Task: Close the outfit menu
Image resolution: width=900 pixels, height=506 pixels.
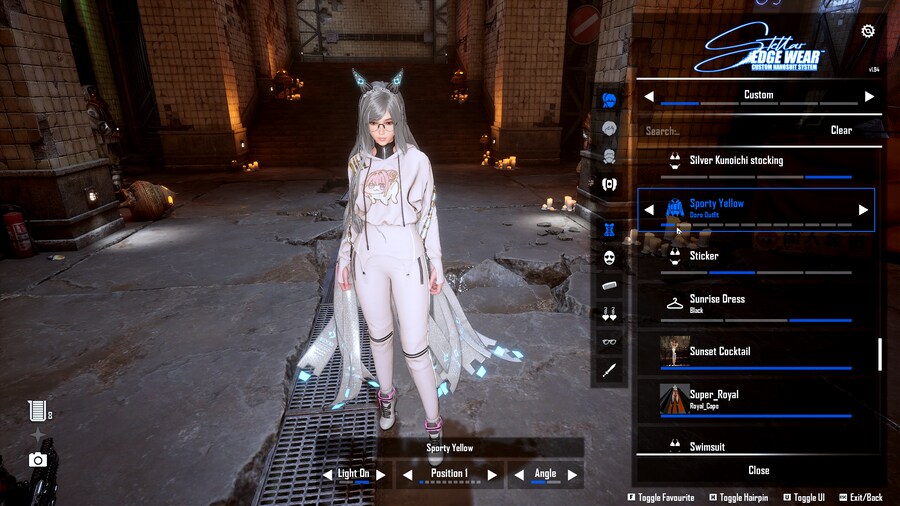Action: click(759, 470)
